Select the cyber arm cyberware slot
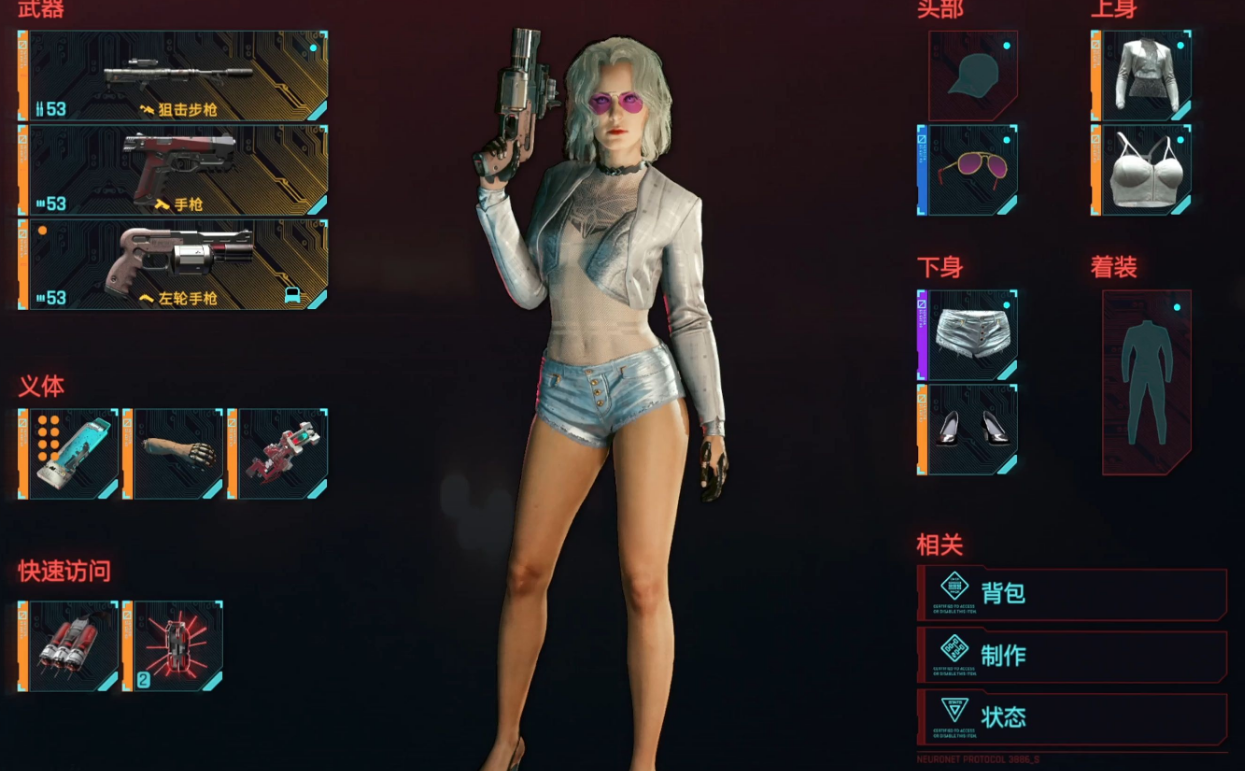The width and height of the screenshot is (1245, 771). [175, 453]
